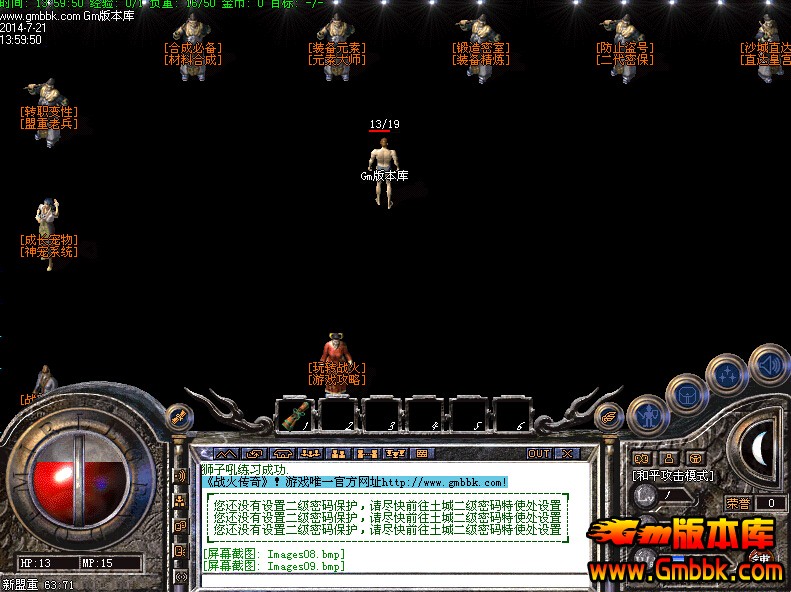Open the character status round button
The image size is (791, 592).
coord(646,414)
